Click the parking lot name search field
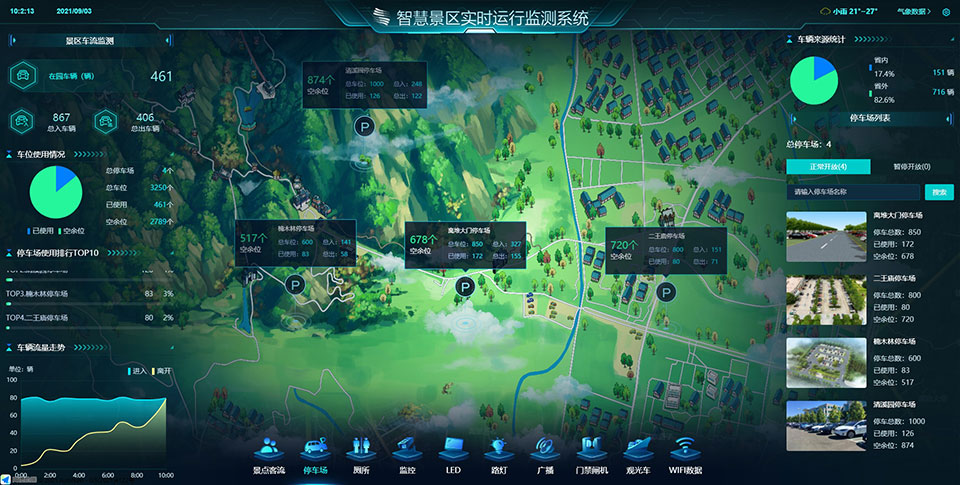 tap(853, 191)
